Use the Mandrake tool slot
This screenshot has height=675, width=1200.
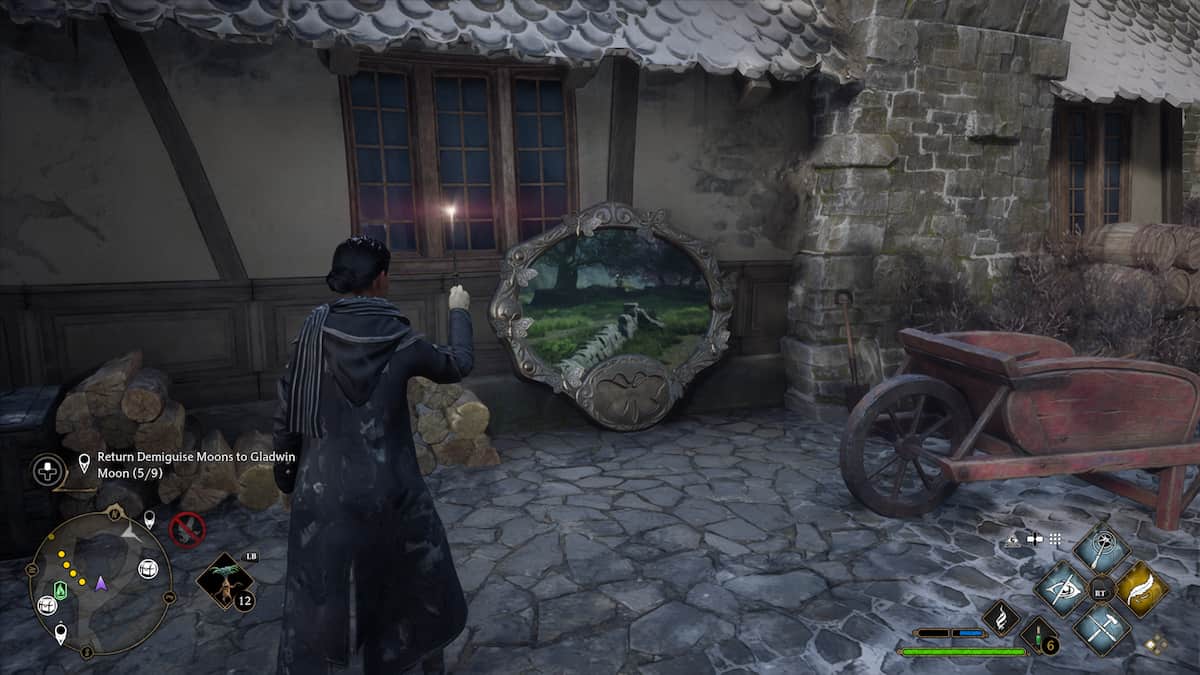[224, 582]
